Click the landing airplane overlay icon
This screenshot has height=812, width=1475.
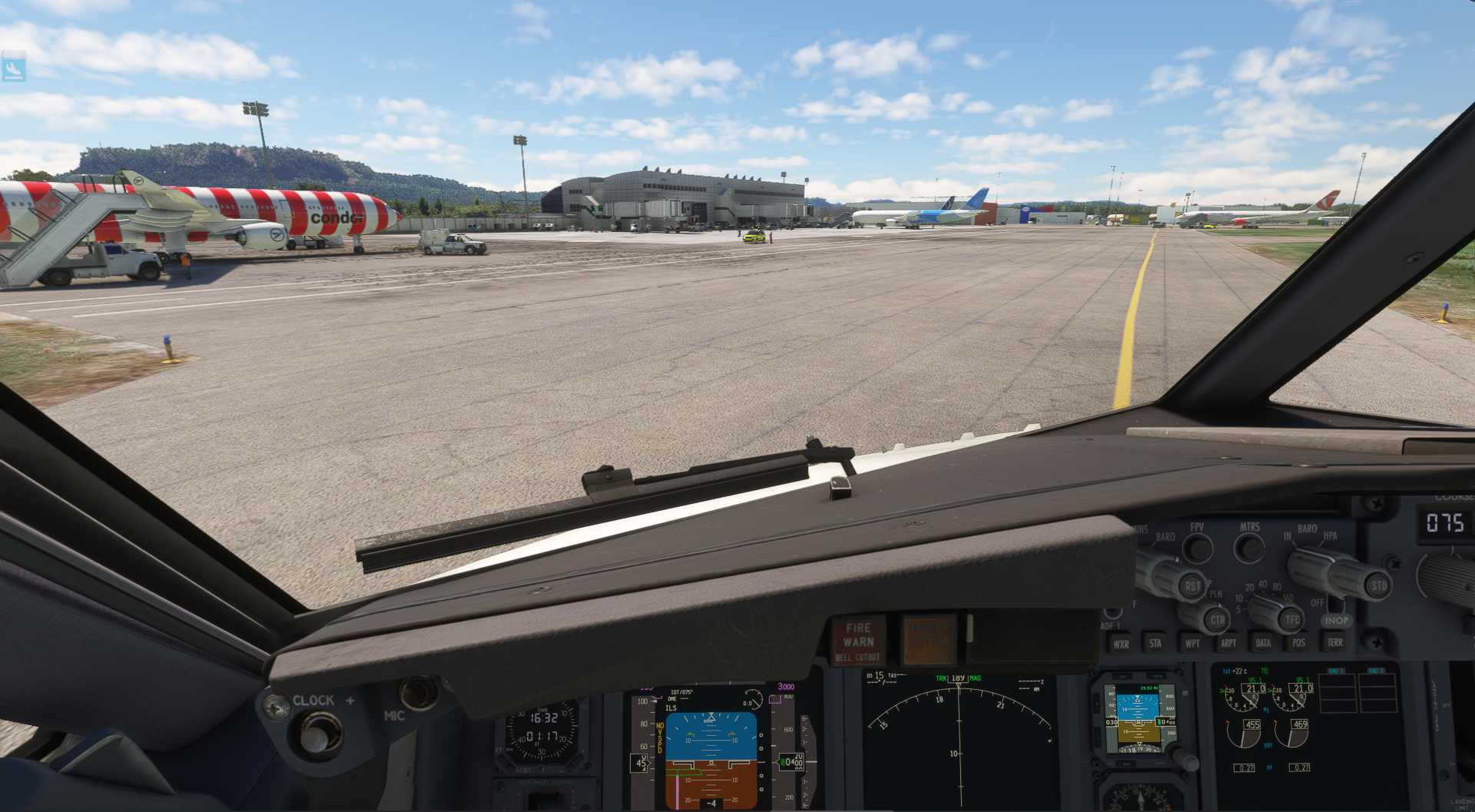tap(13, 69)
